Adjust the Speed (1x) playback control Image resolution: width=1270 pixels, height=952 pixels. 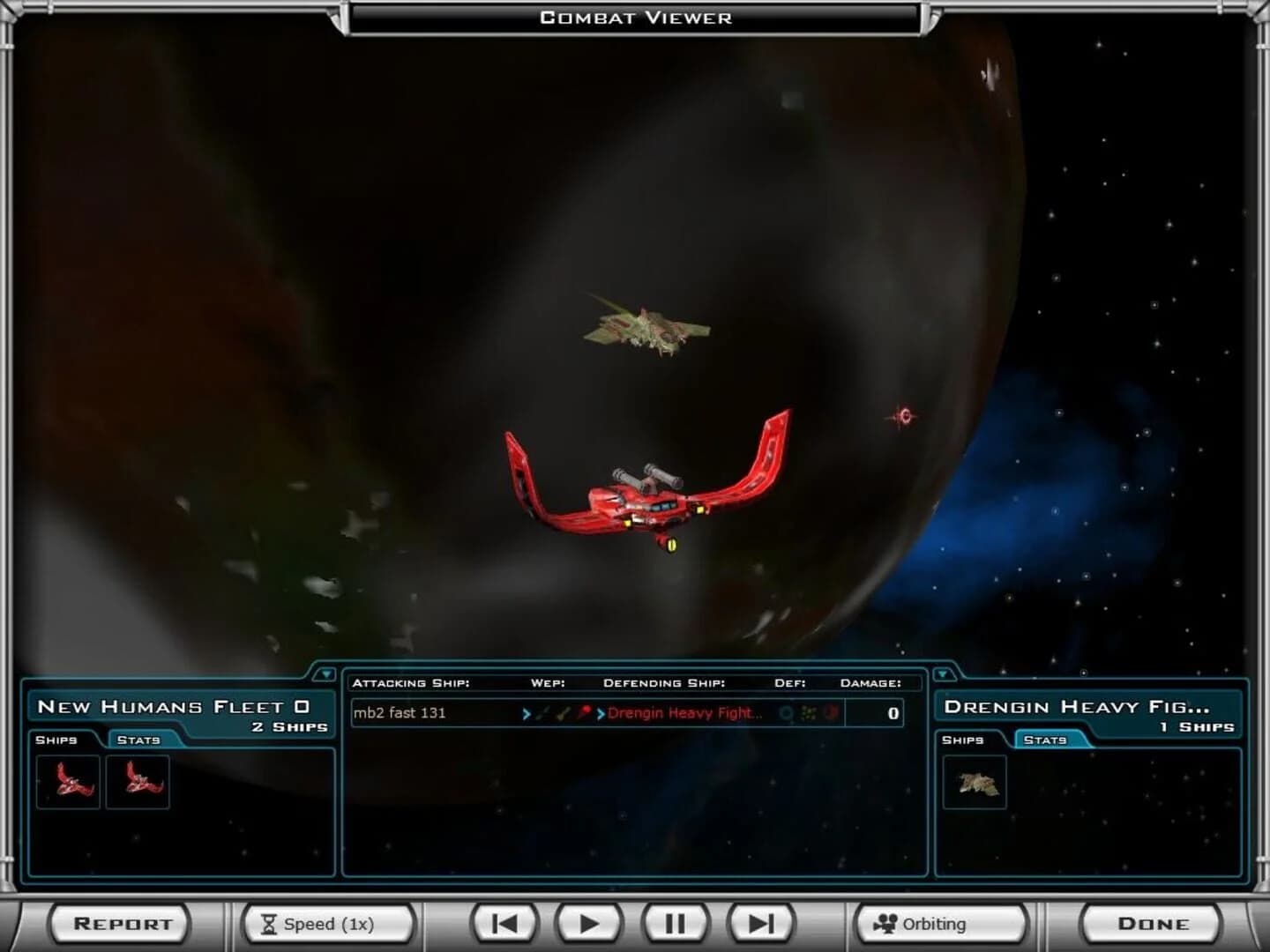coord(326,924)
